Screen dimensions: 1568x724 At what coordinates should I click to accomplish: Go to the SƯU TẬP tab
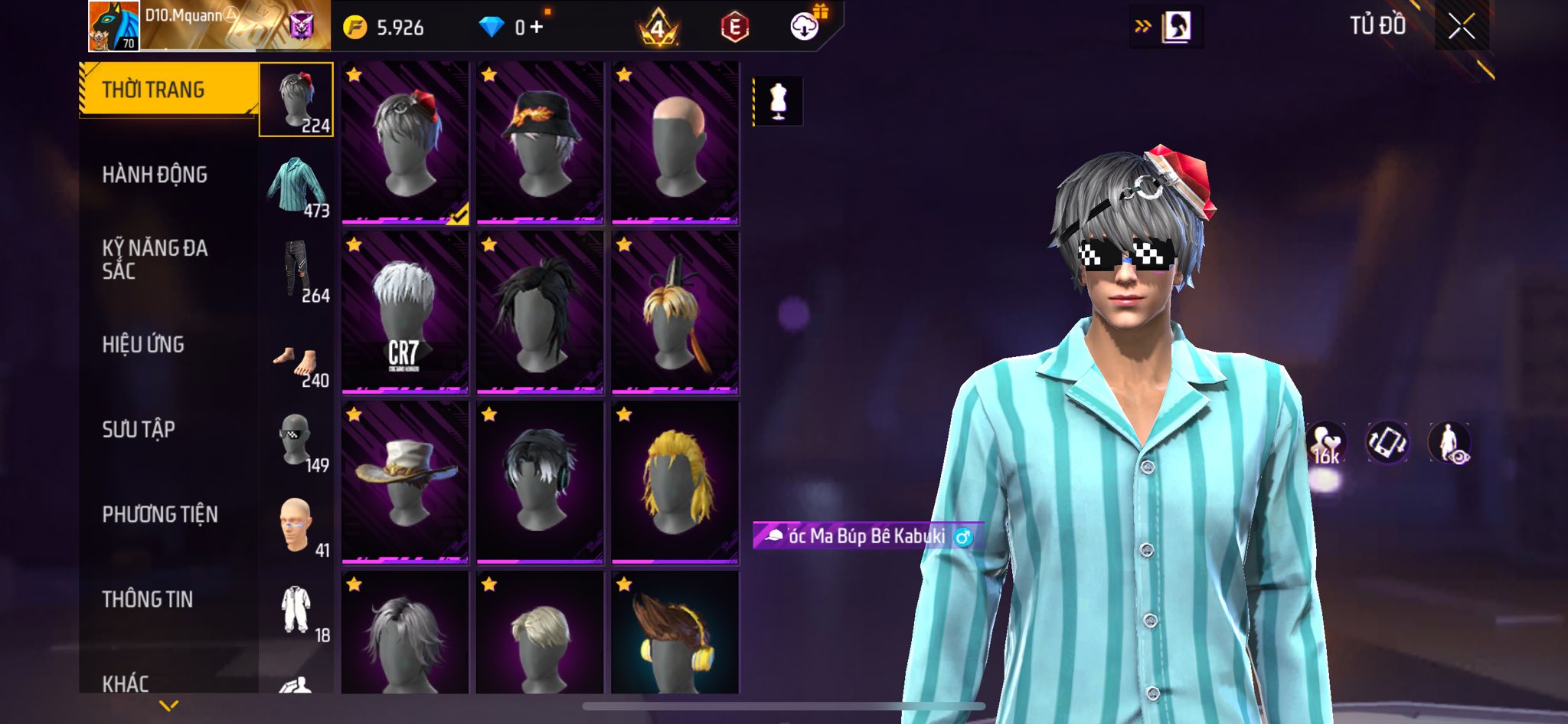pos(139,430)
